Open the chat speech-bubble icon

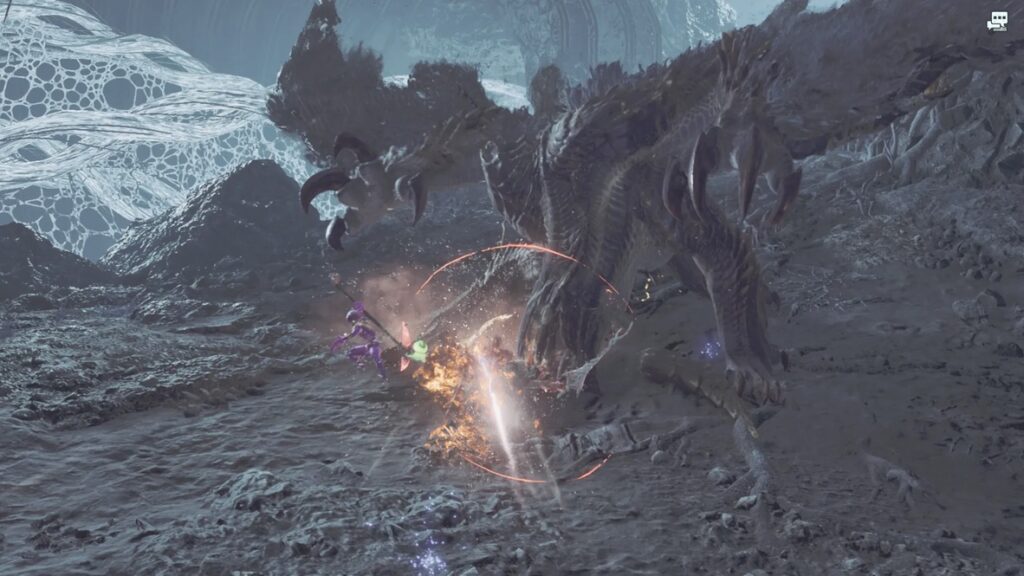(997, 21)
